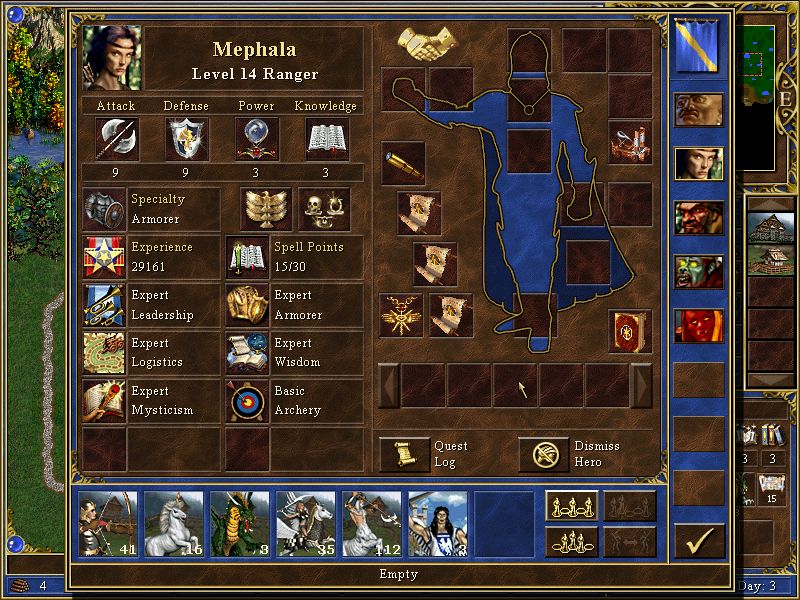This screenshot has height=600, width=800.
Task: Confirm with the gold checkmark button
Action: point(699,541)
